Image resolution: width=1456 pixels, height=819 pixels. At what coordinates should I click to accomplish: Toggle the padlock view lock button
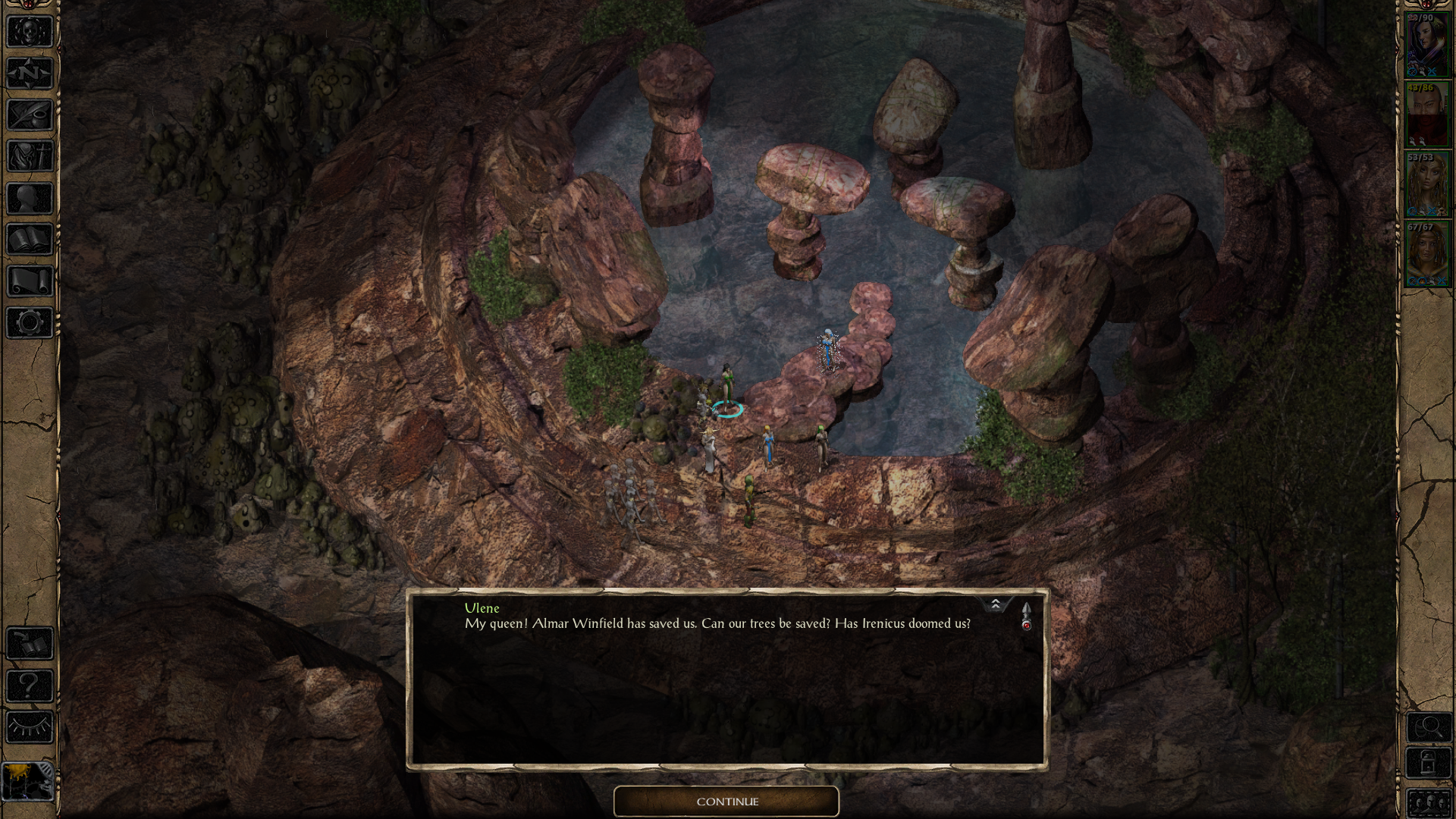click(x=1429, y=764)
